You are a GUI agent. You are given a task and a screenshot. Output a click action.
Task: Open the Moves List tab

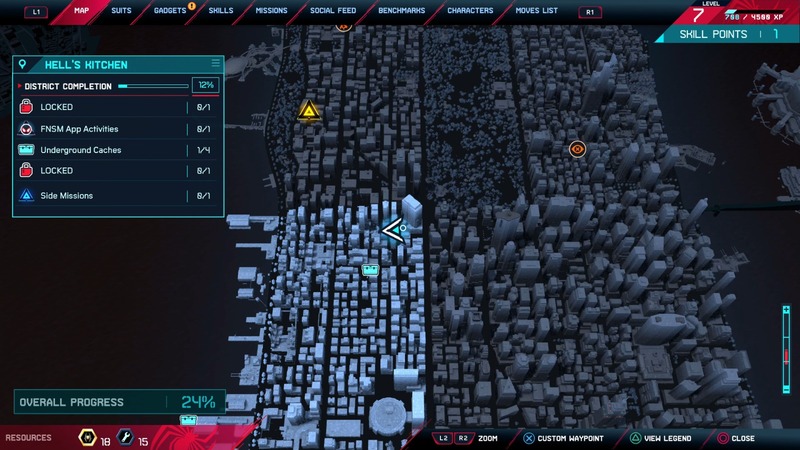click(x=539, y=11)
